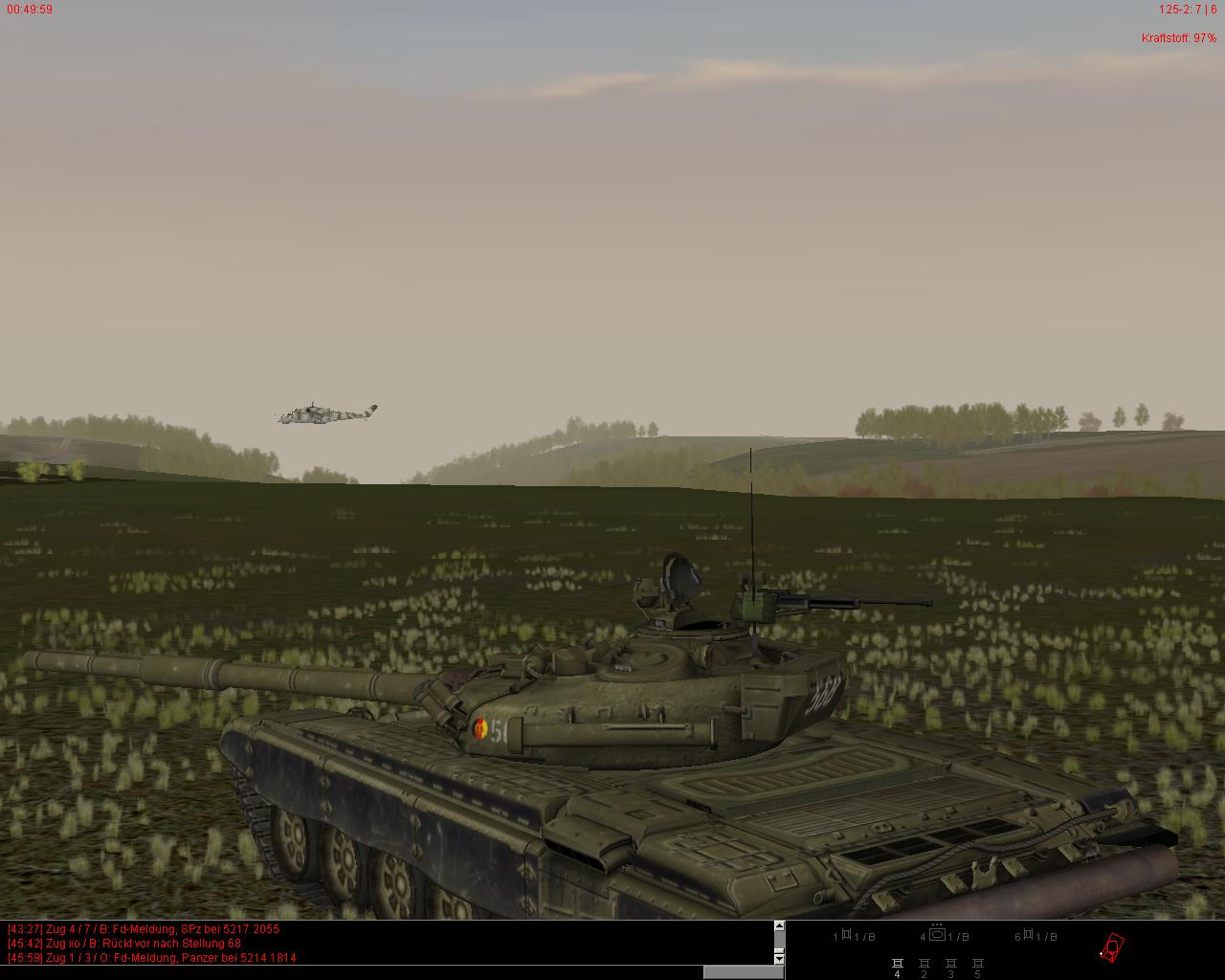Click the message log scroll-down arrow

point(779,958)
